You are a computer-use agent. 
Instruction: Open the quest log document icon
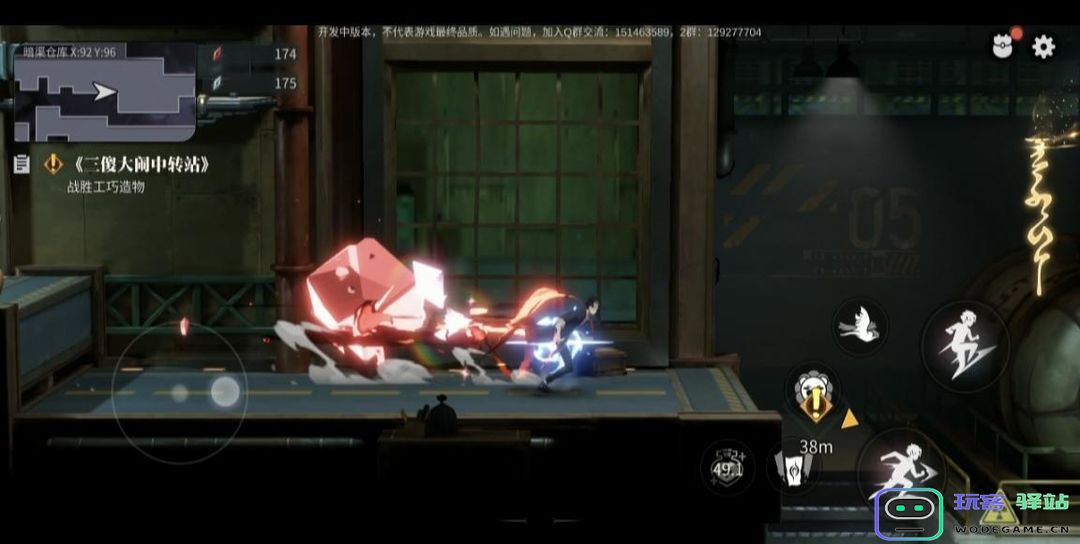(21, 164)
